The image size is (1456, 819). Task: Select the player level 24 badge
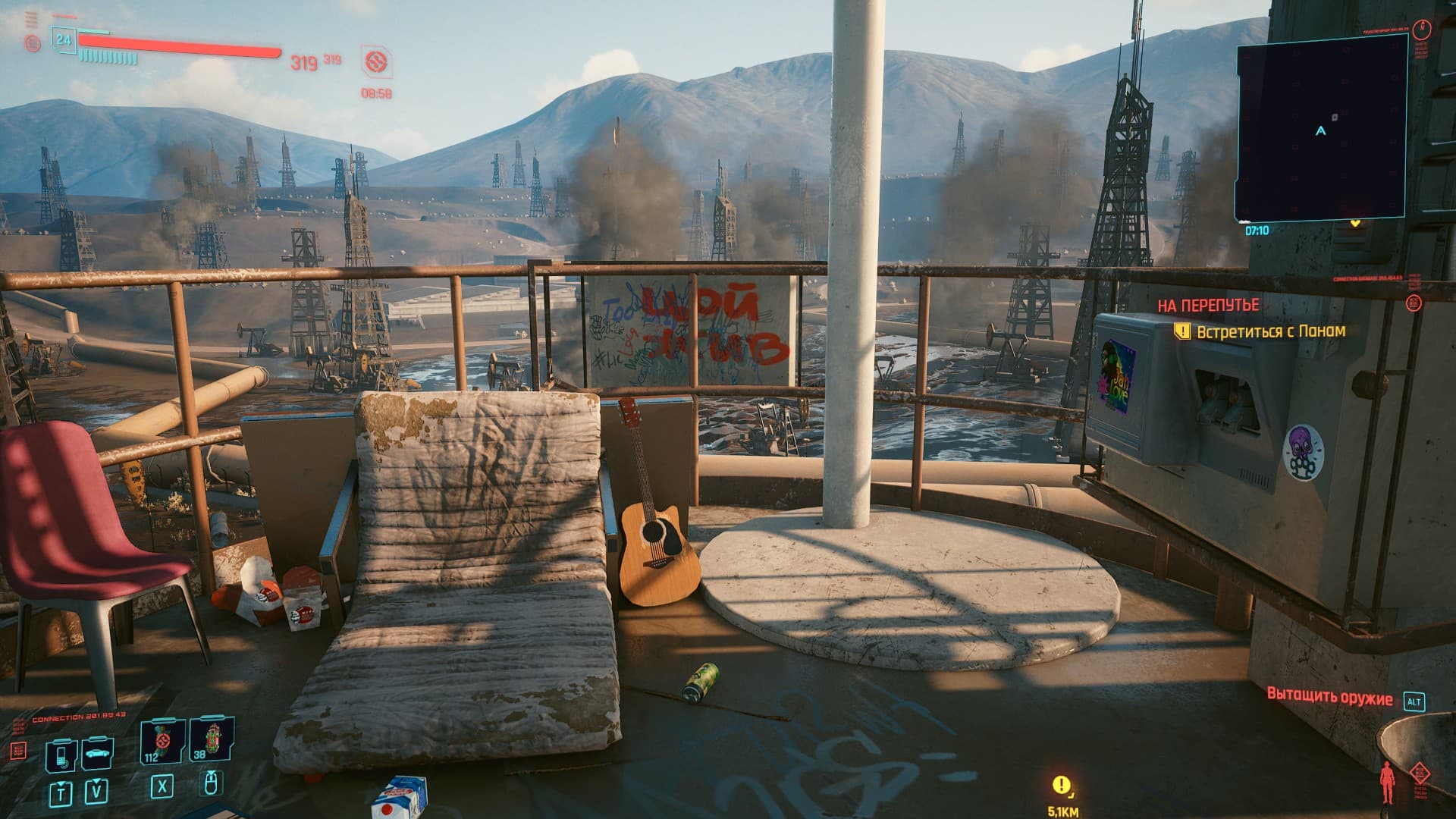click(64, 39)
